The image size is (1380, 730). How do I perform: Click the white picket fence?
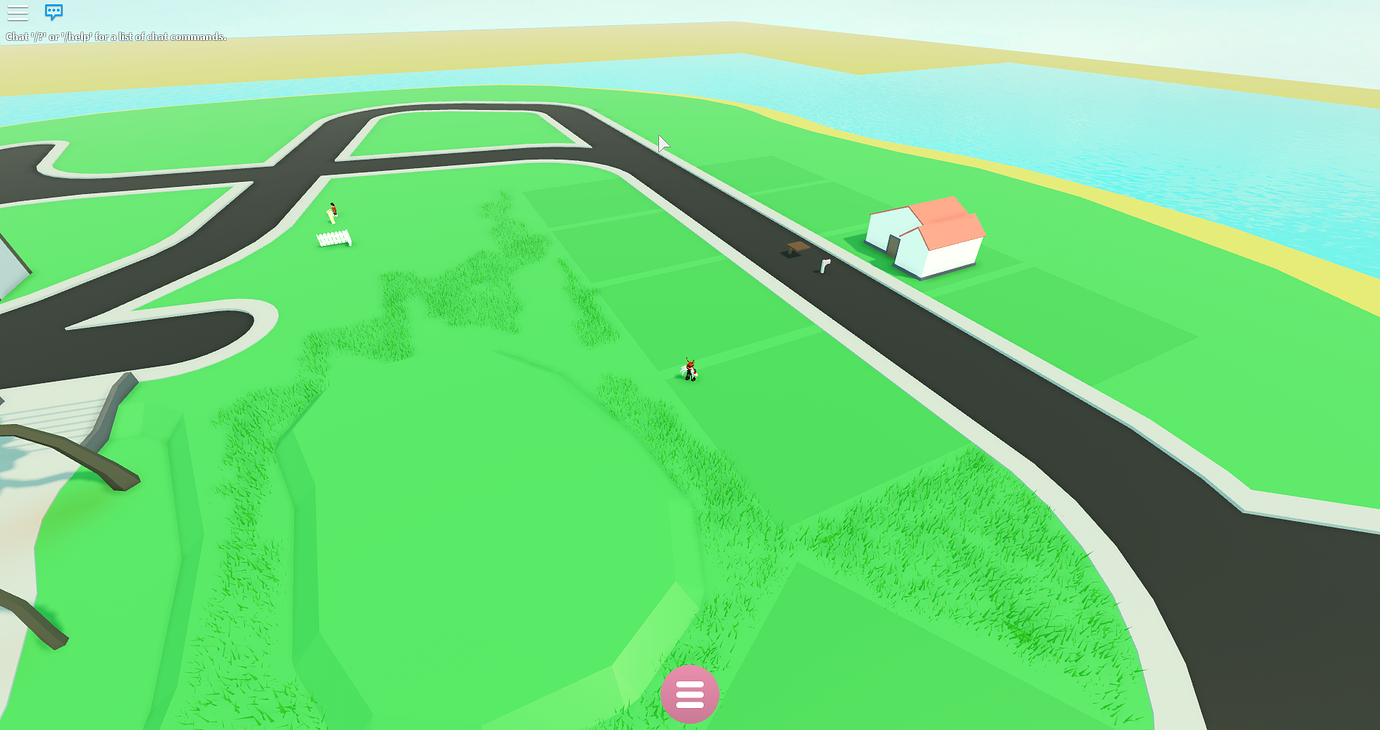coord(334,238)
